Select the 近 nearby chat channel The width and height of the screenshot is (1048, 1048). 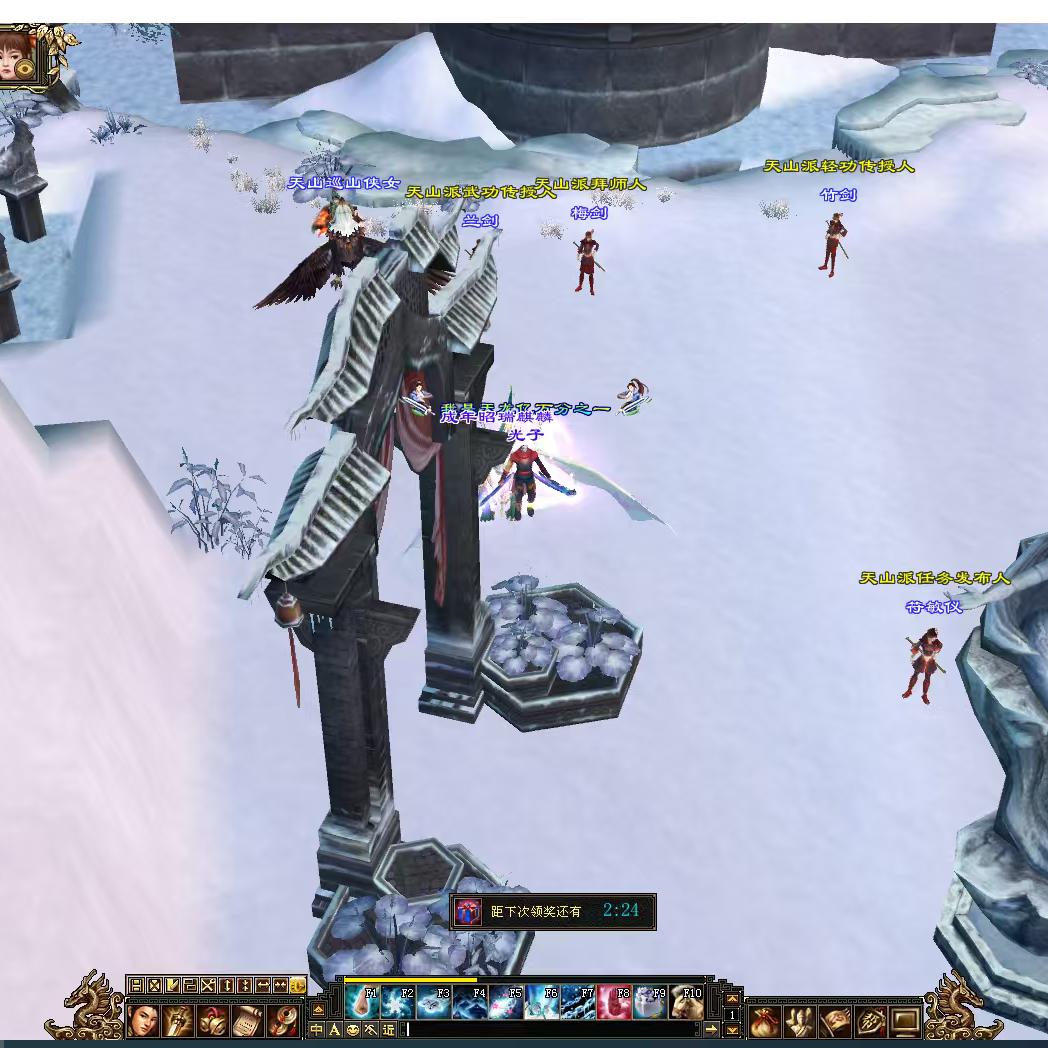click(388, 1029)
